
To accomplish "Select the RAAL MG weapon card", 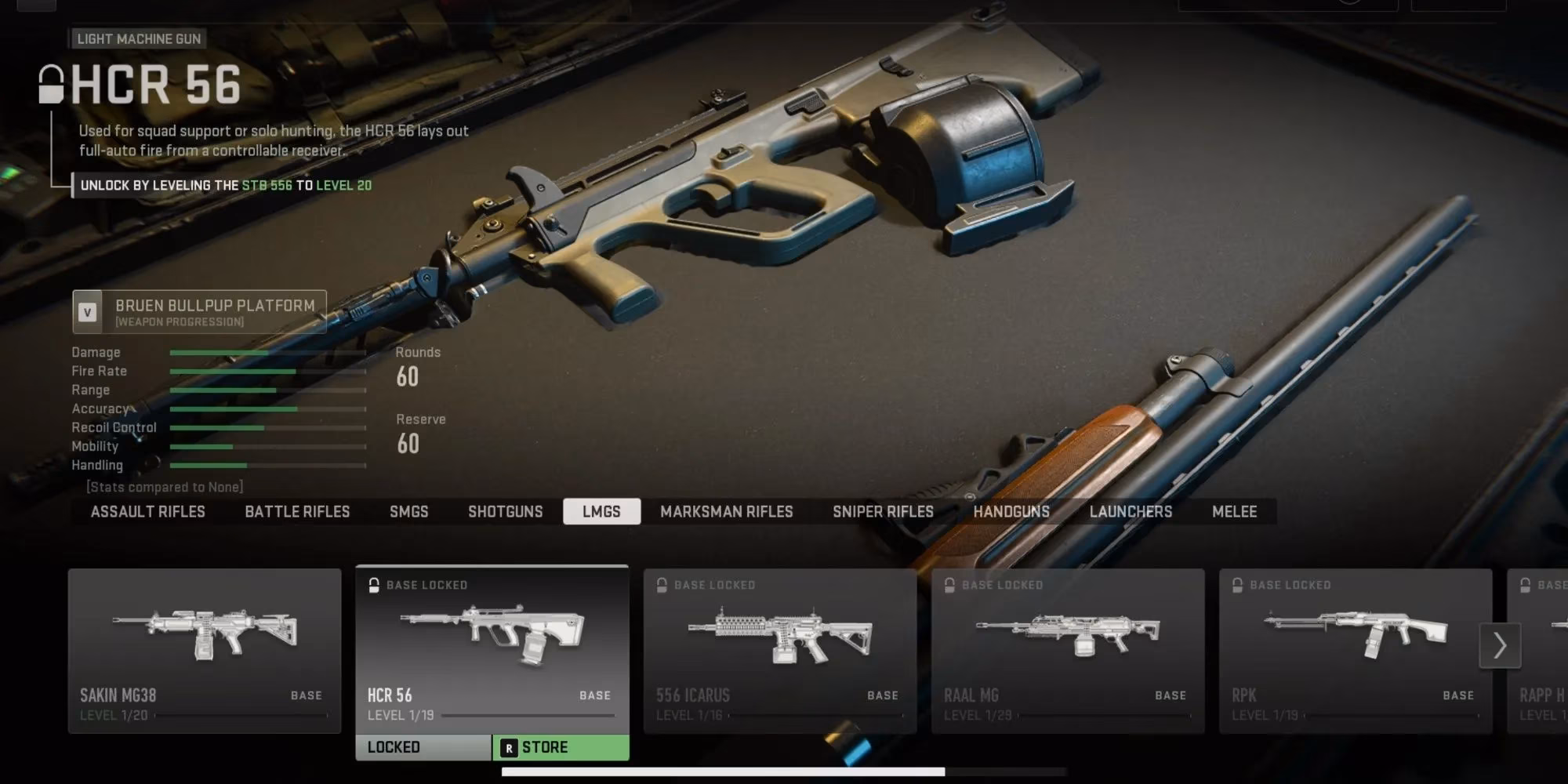I will click(x=1068, y=651).
